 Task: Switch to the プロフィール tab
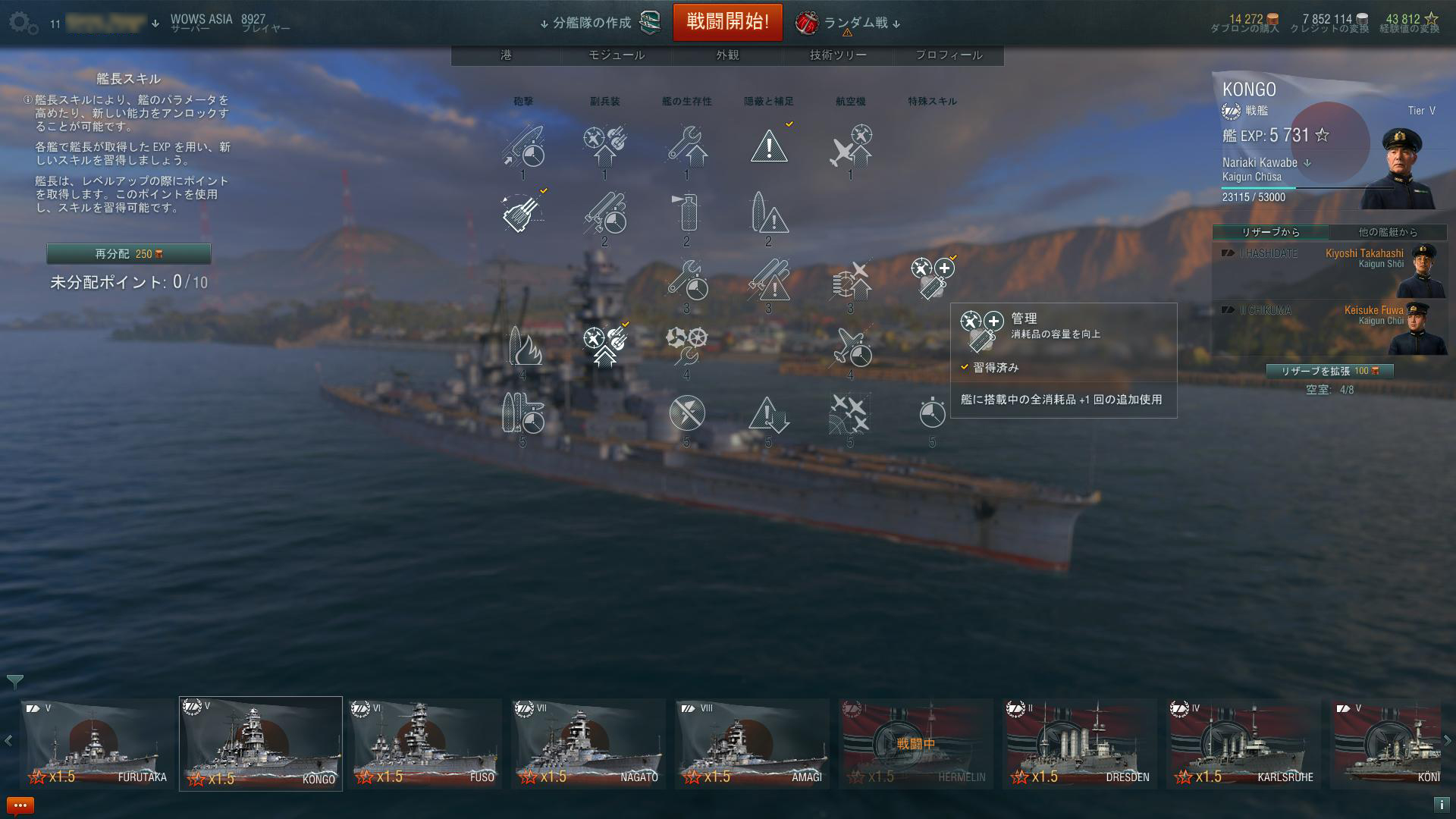point(949,55)
